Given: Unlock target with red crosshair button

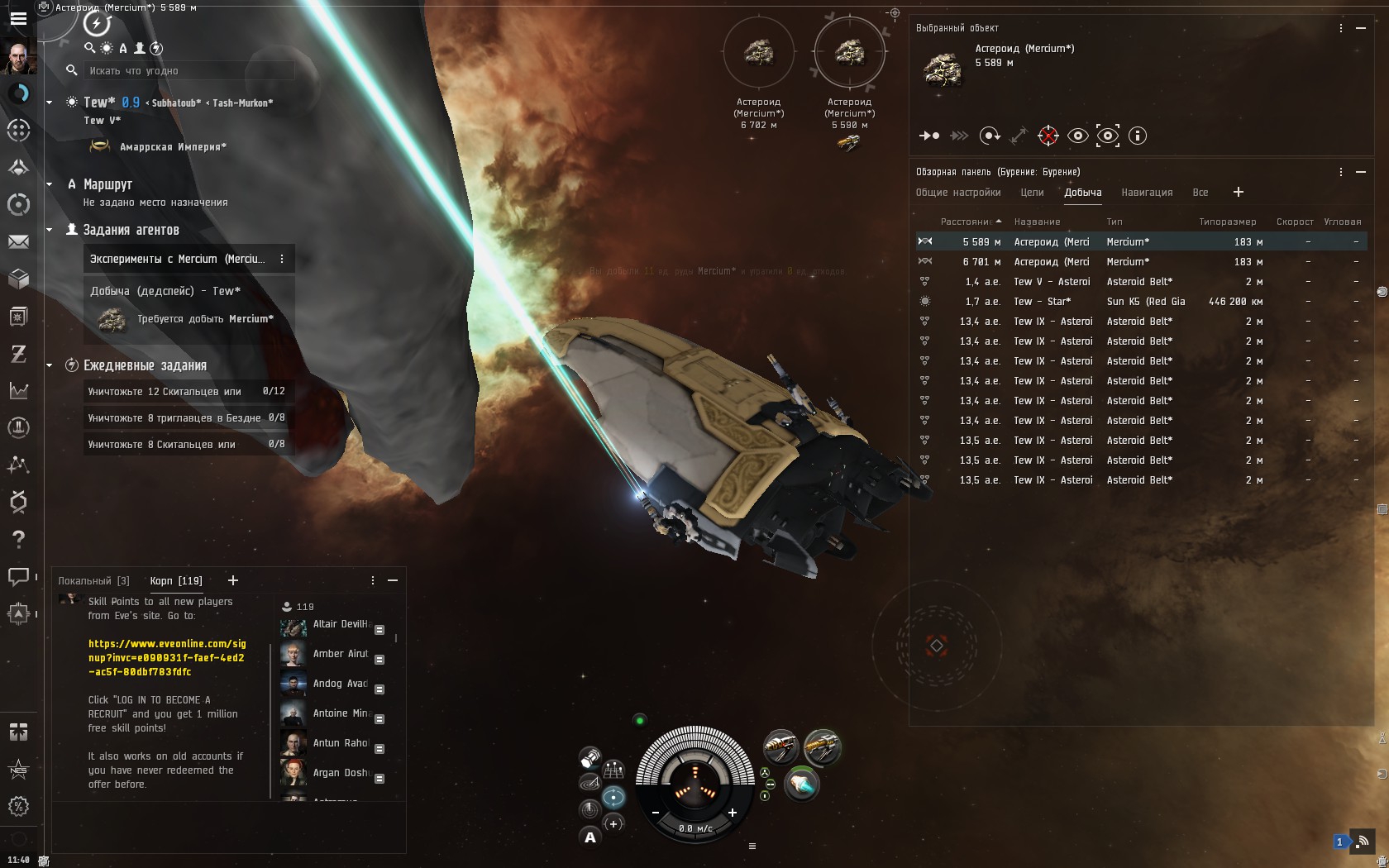Looking at the screenshot, I should pos(1048,136).
